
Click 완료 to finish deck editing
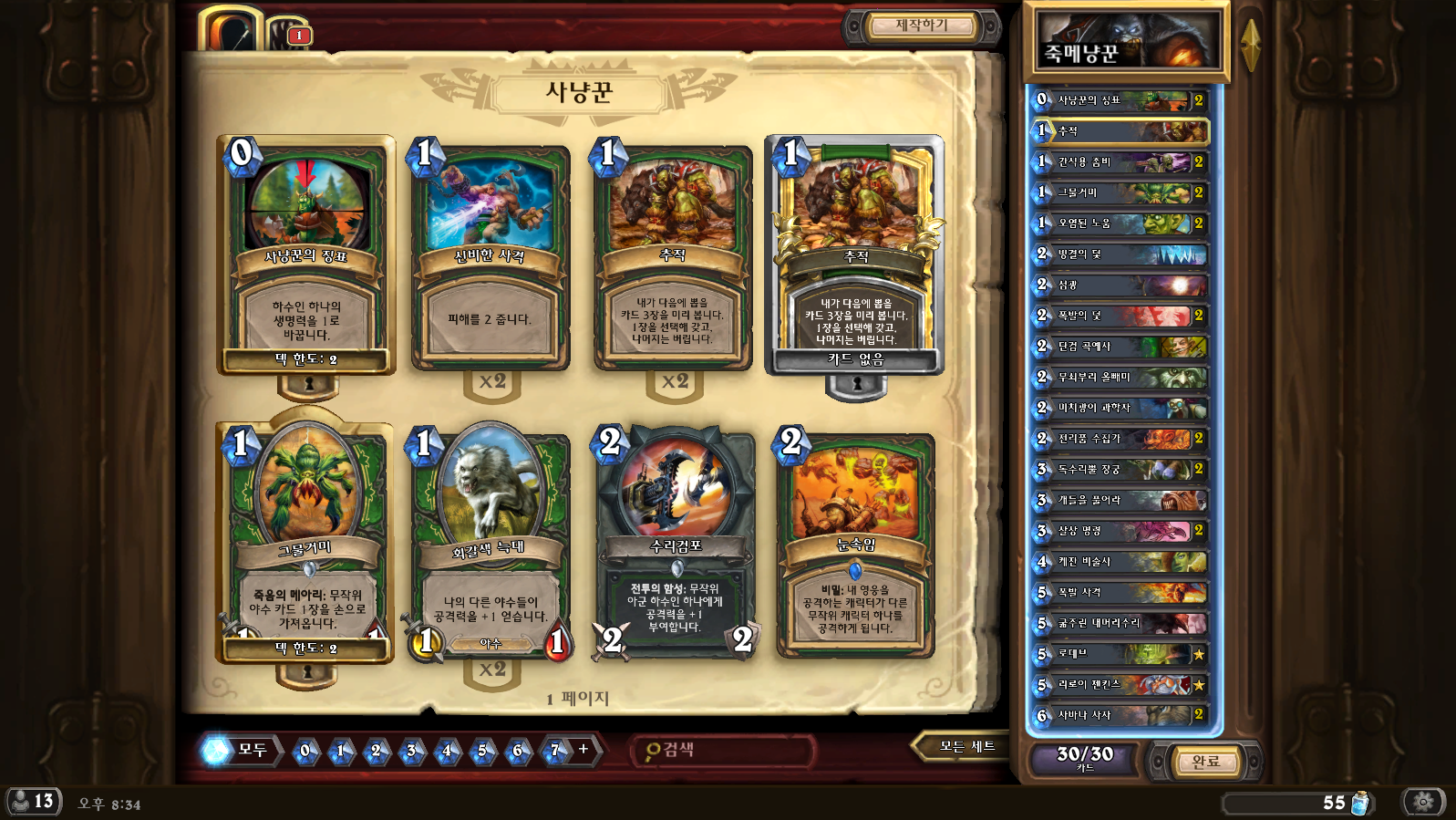[x=1205, y=761]
